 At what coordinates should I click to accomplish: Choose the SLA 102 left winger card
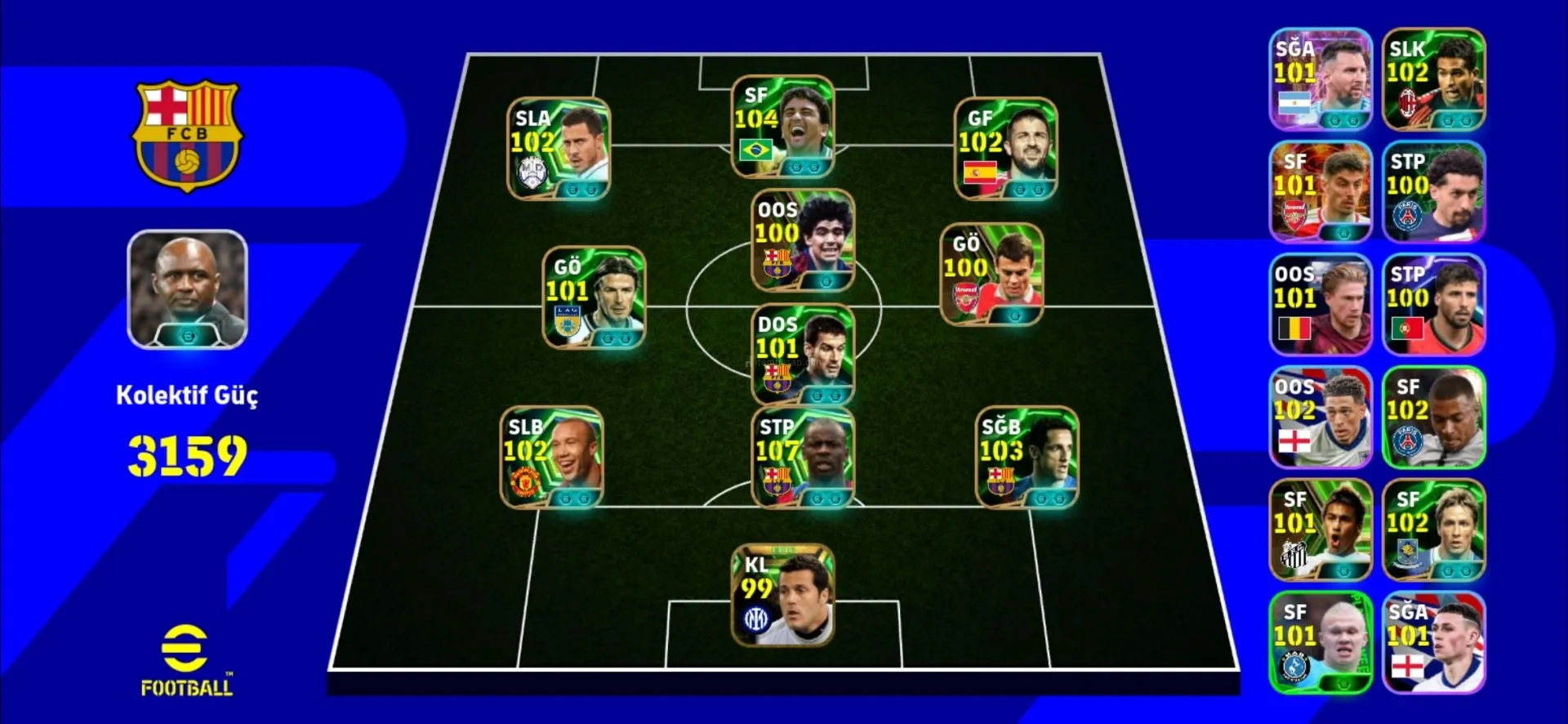click(559, 150)
